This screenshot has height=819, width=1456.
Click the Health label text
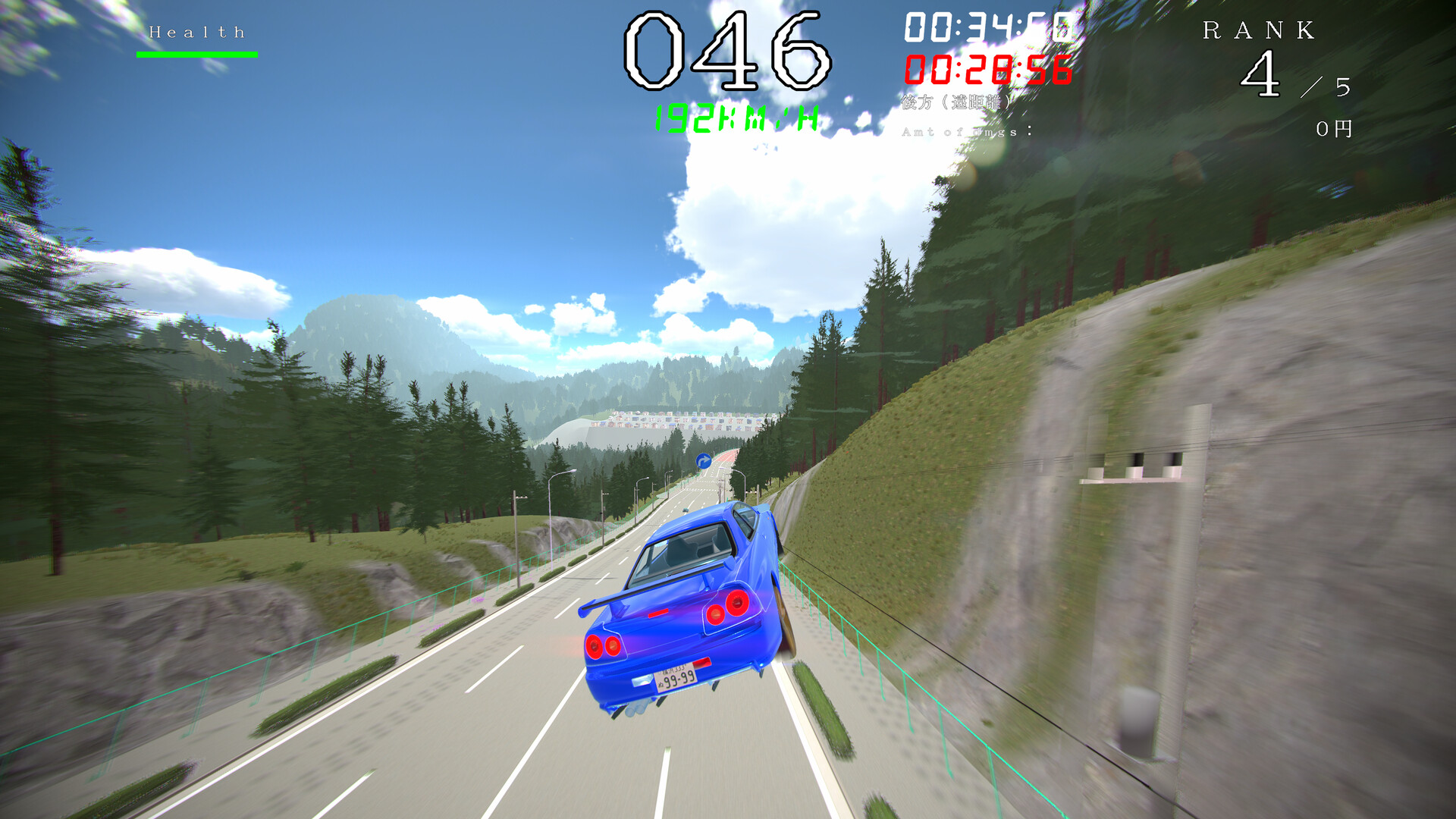click(196, 32)
